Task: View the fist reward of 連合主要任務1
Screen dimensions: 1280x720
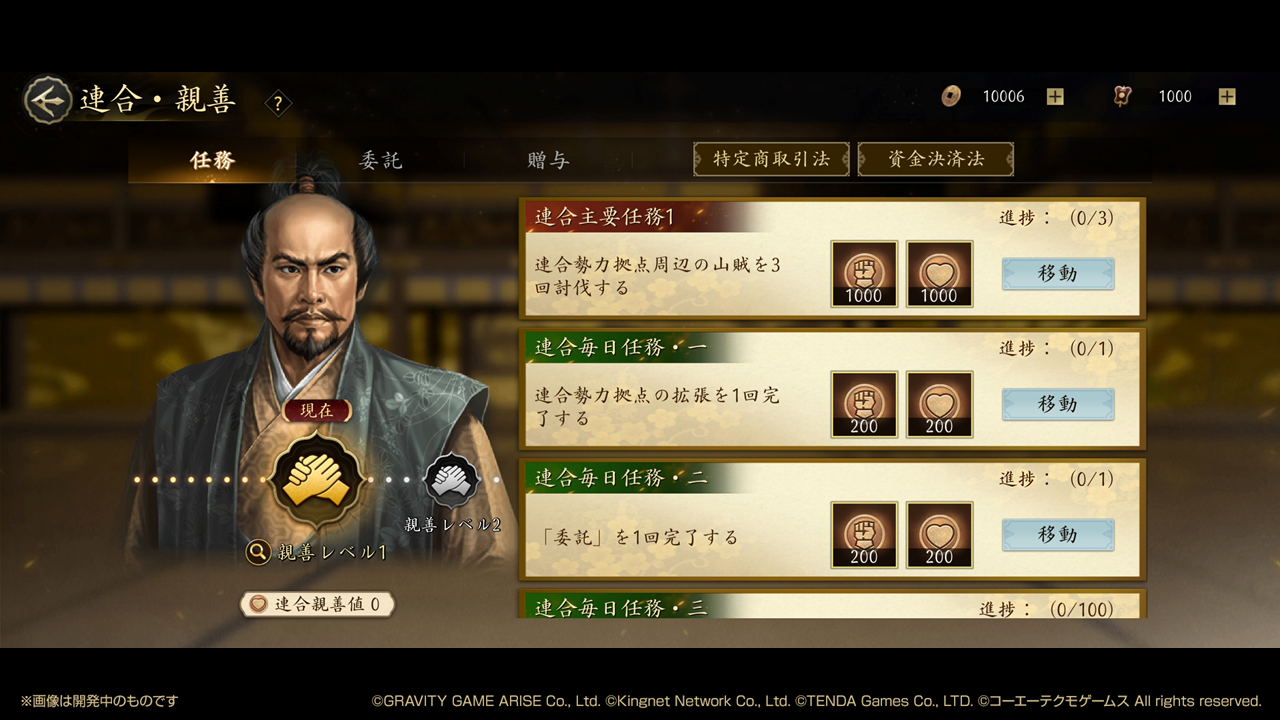Action: (864, 274)
